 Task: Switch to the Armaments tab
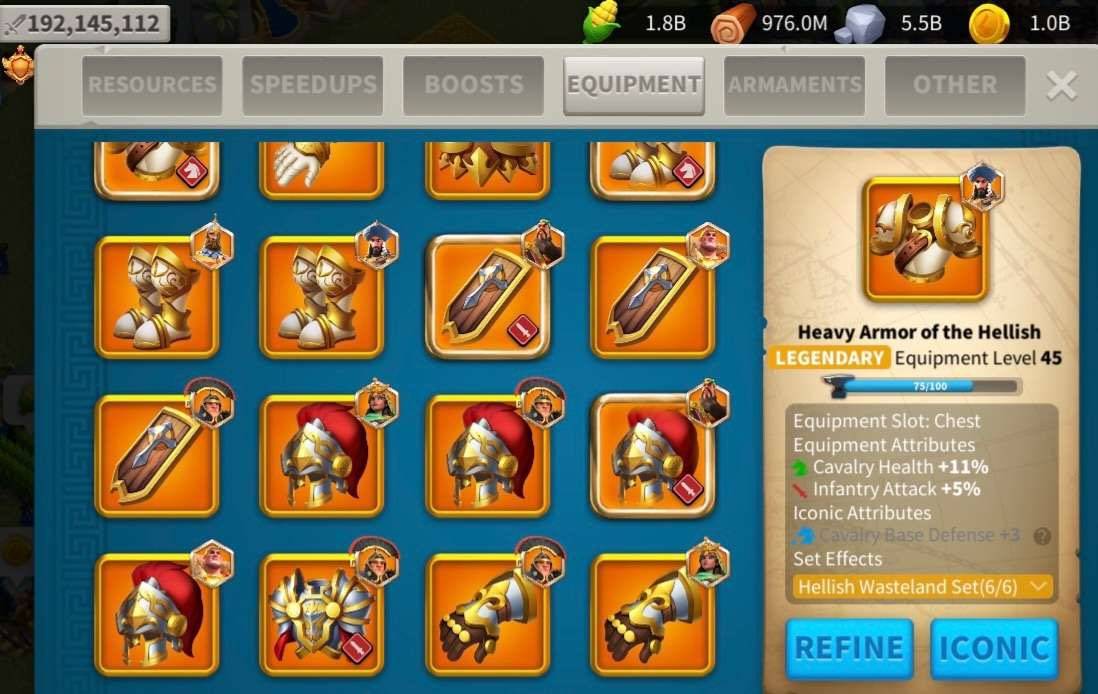[x=795, y=85]
